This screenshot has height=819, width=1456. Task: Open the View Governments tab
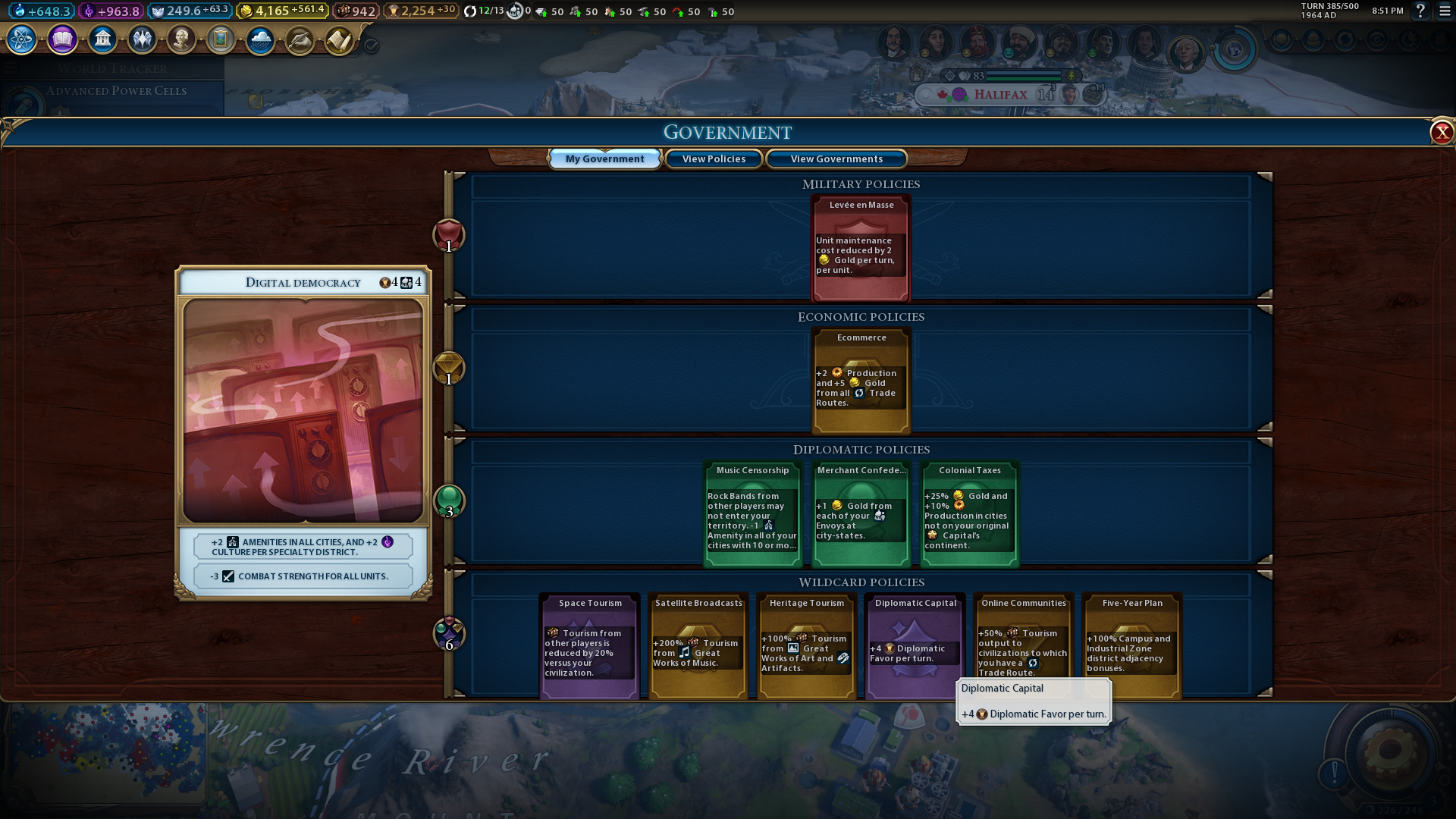click(836, 159)
